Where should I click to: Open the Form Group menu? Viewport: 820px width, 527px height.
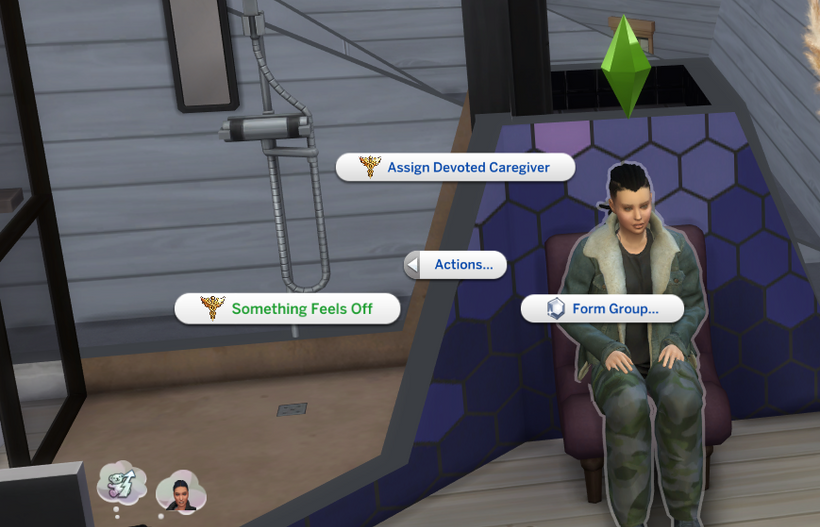coord(602,309)
